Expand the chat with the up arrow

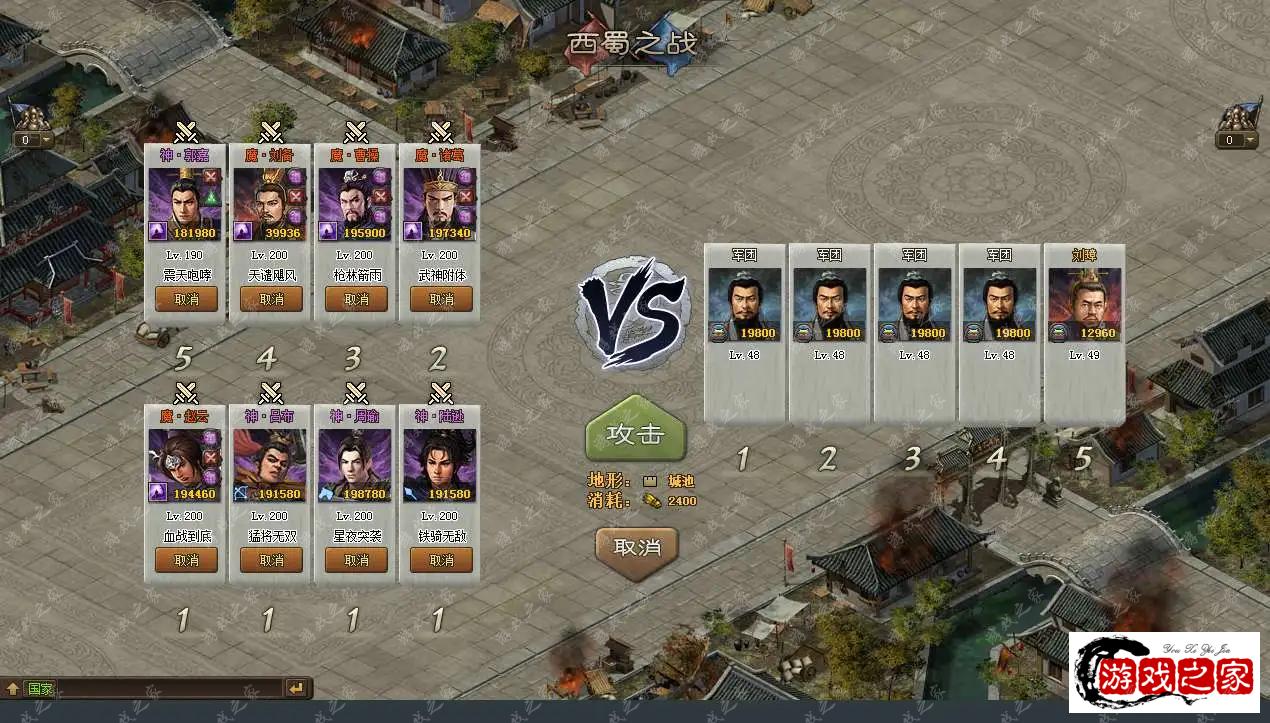[x=13, y=688]
